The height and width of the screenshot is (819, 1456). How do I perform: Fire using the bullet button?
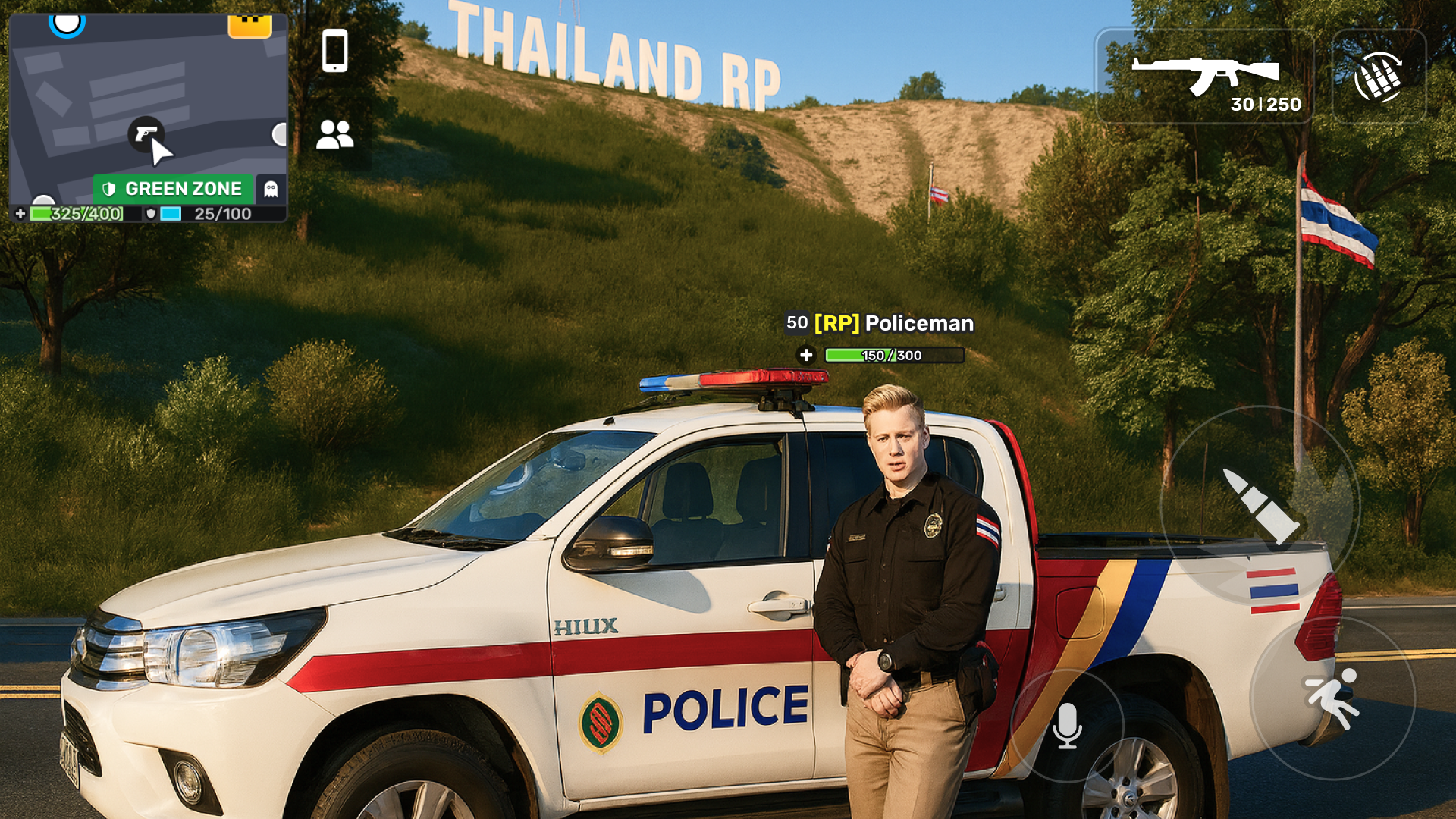1260,506
